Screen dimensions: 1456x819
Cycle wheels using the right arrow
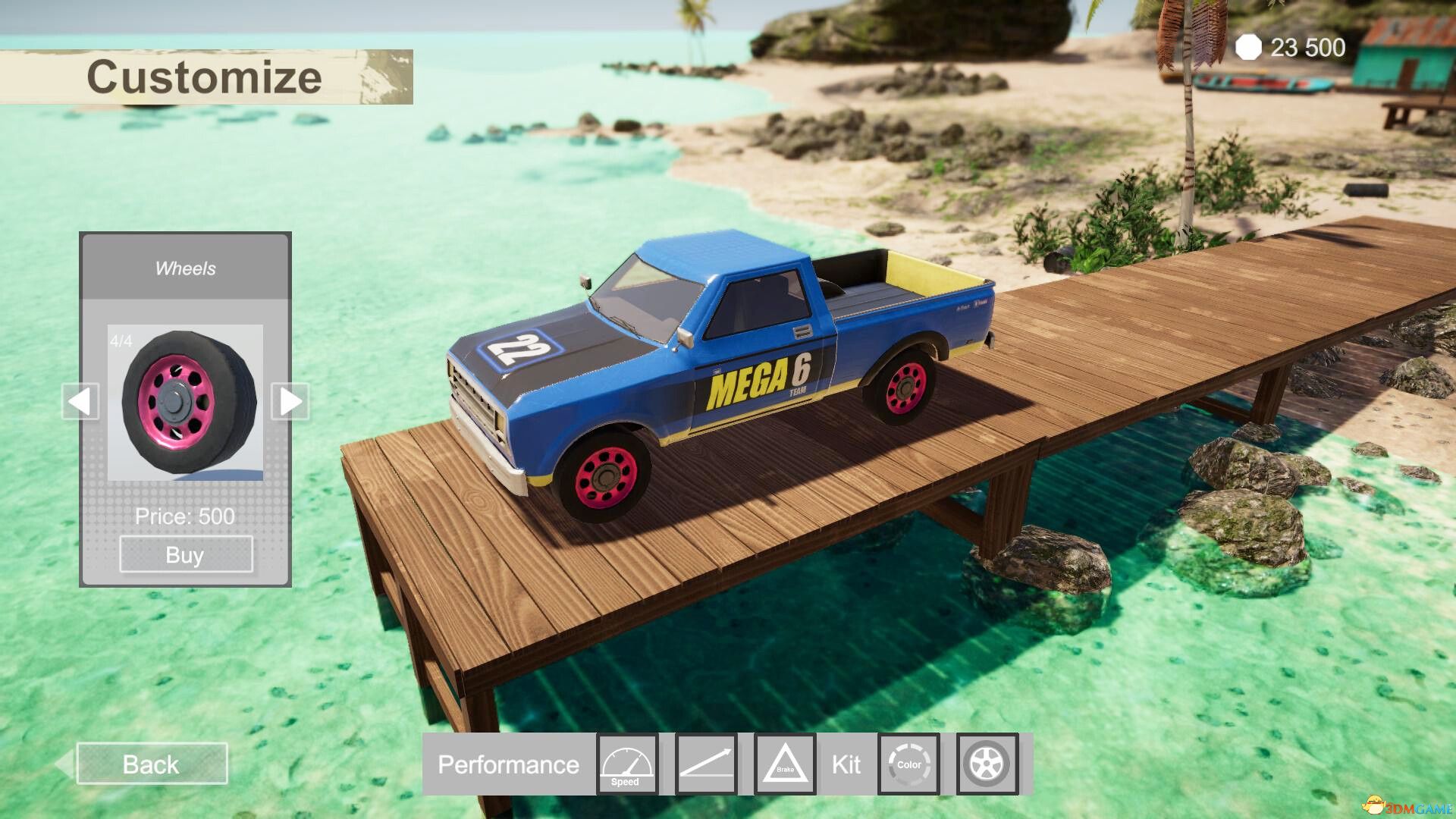coord(292,401)
